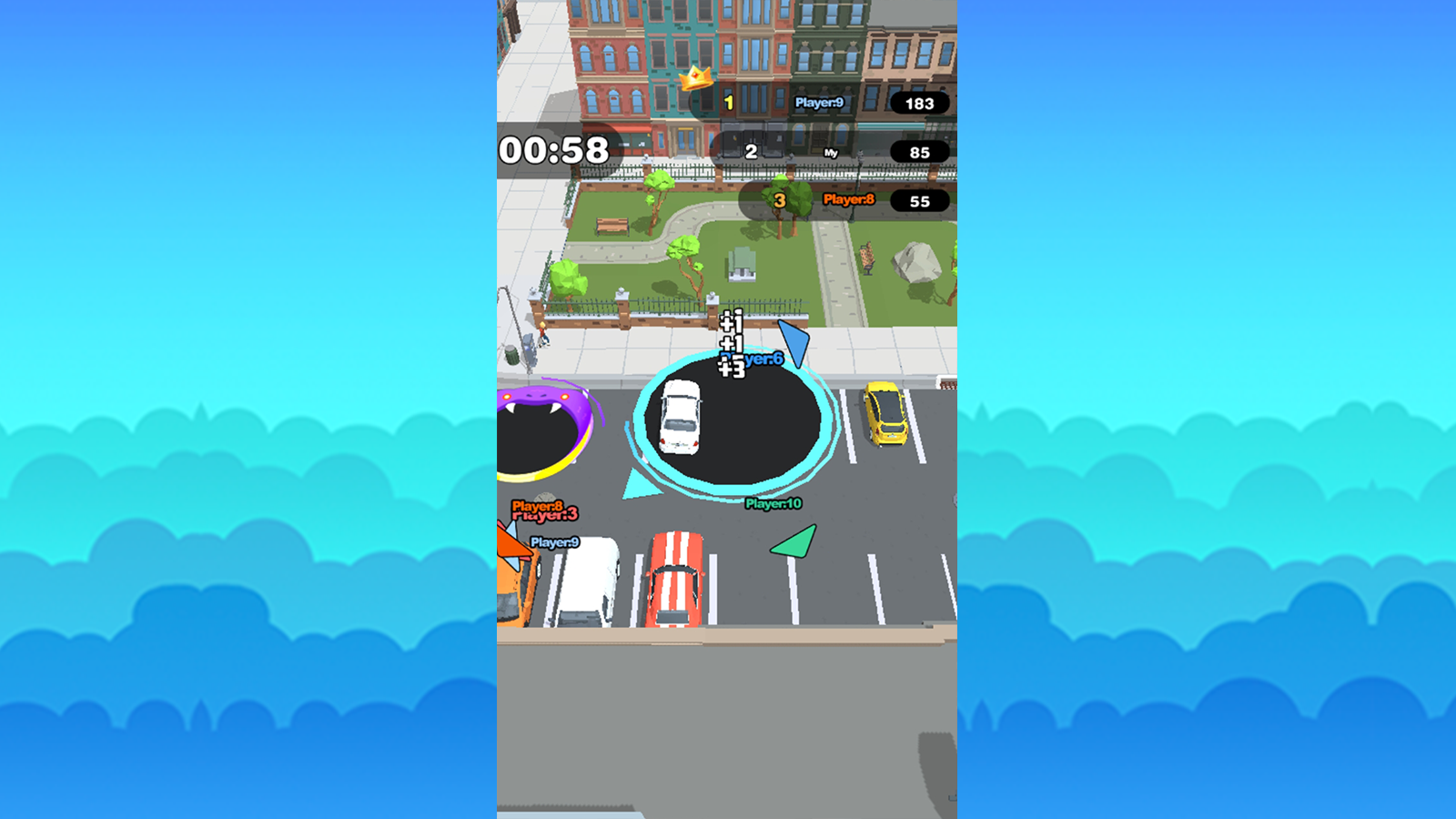The image size is (1456, 819).
Task: Select the Player:8 leaderboard row
Action: (x=848, y=199)
